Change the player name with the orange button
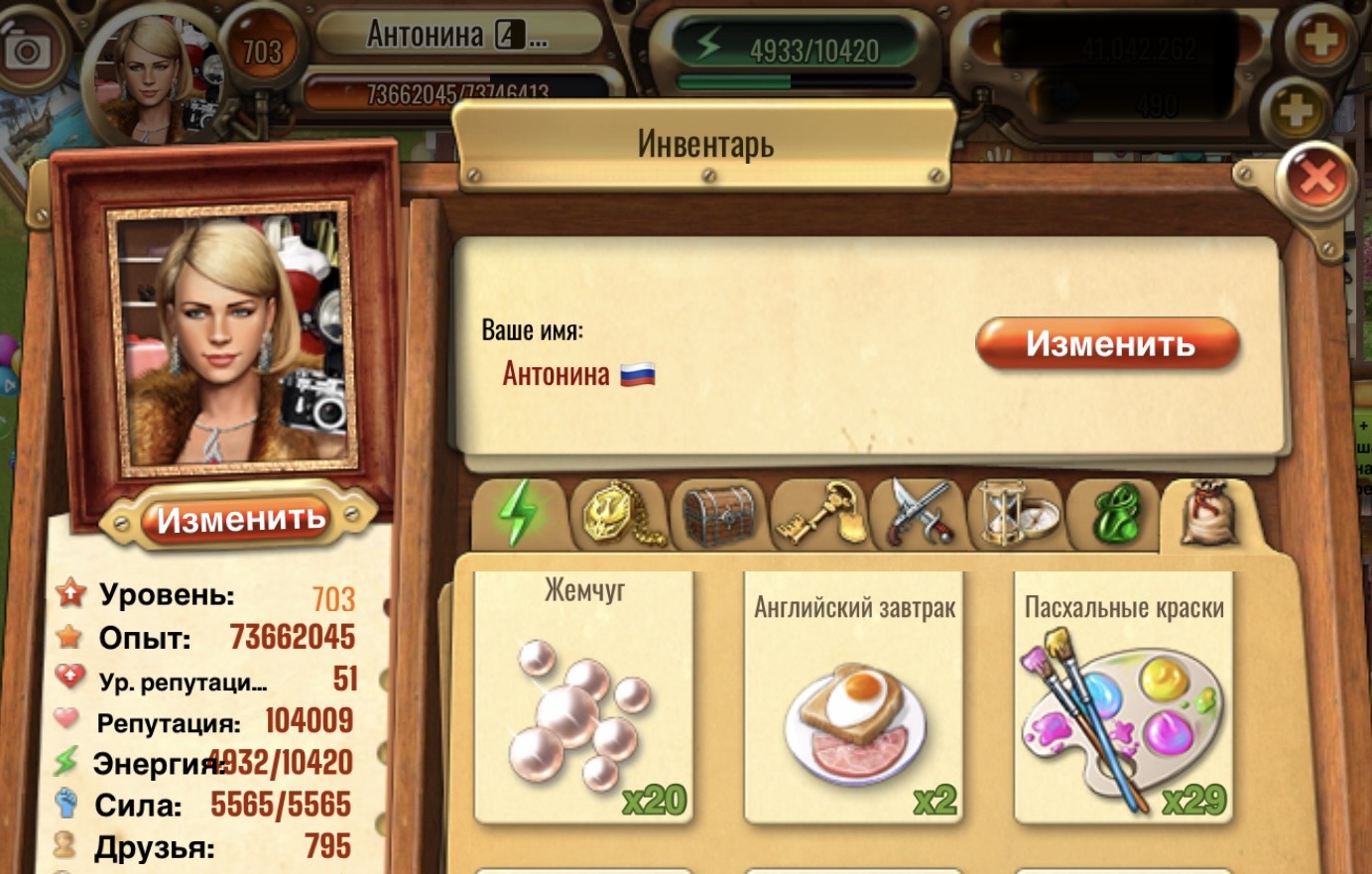This screenshot has height=874, width=1372. 1107,344
